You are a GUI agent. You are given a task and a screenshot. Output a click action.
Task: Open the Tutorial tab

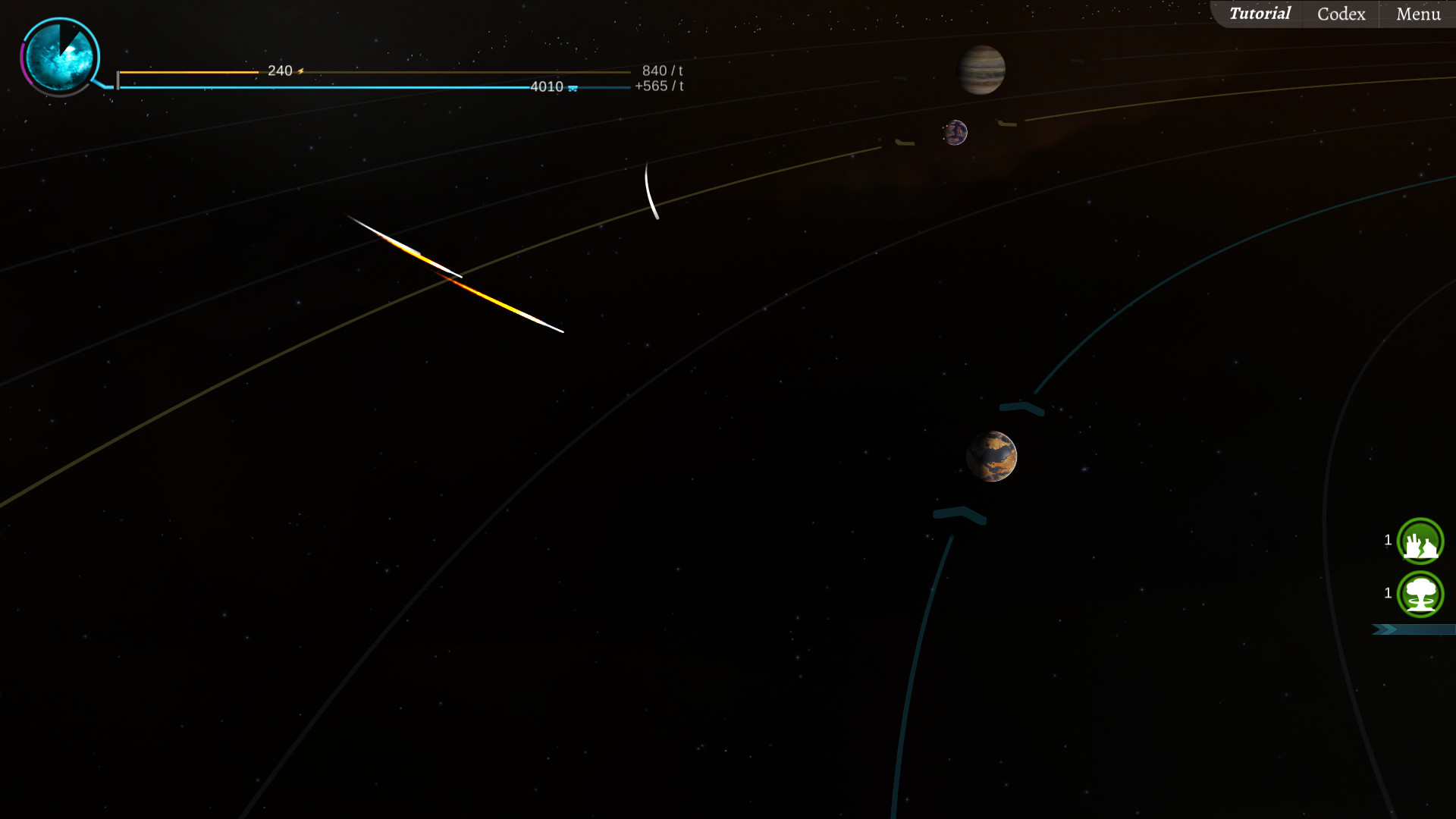pos(1261,13)
